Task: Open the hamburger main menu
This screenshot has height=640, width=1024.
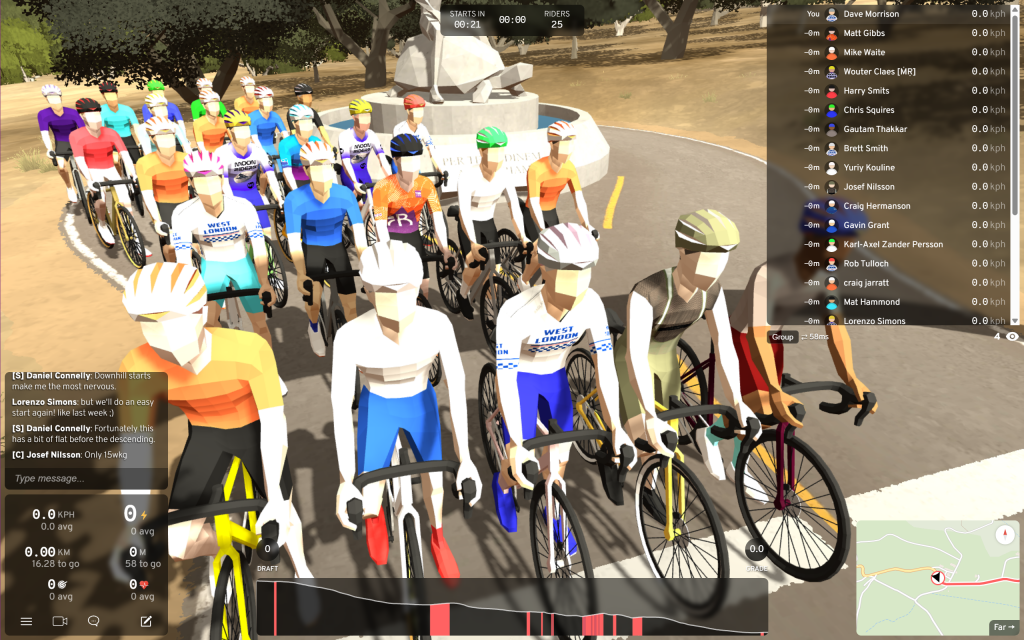Action: (26, 621)
